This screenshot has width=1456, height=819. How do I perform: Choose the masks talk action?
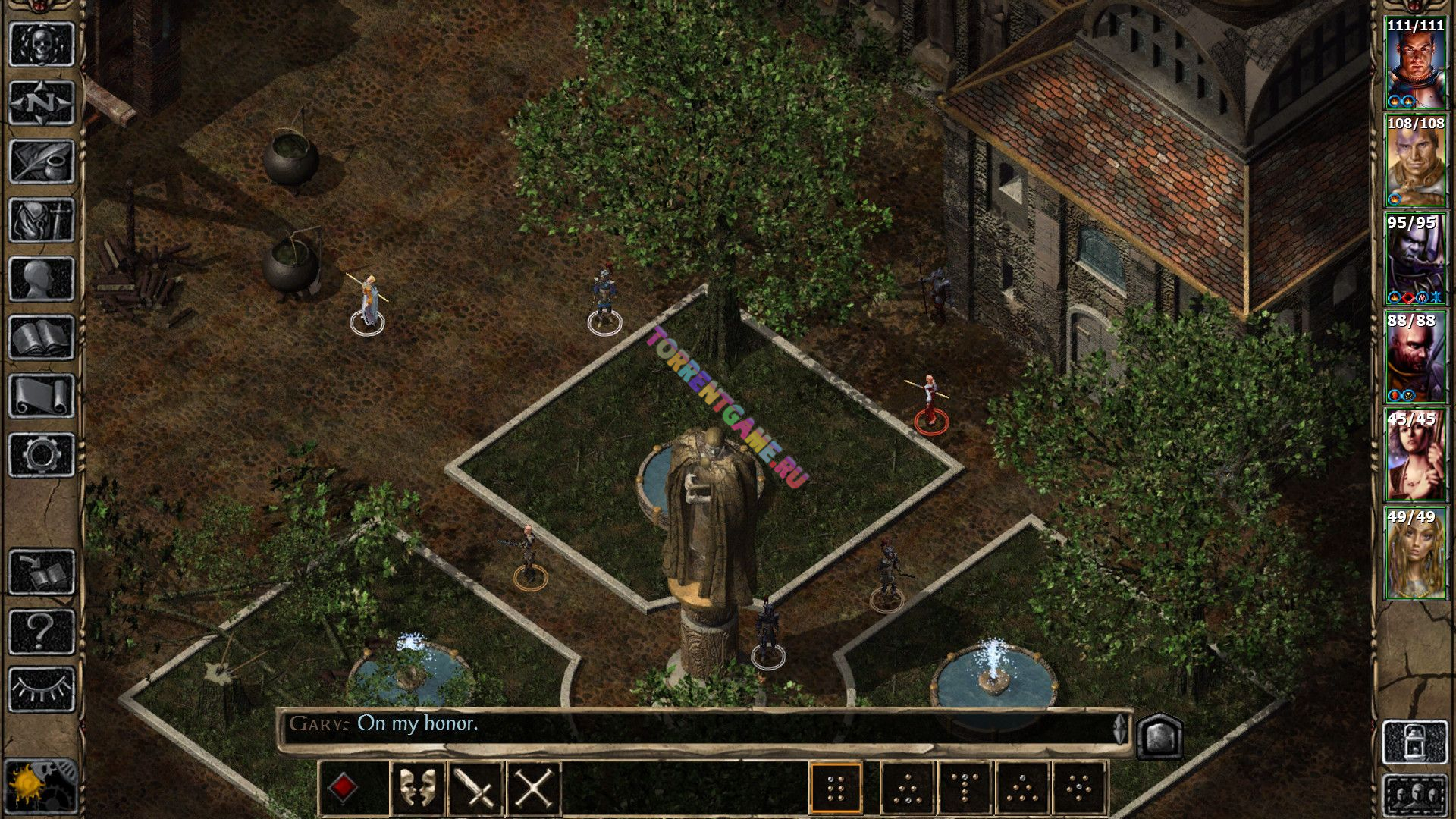pyautogui.click(x=417, y=788)
